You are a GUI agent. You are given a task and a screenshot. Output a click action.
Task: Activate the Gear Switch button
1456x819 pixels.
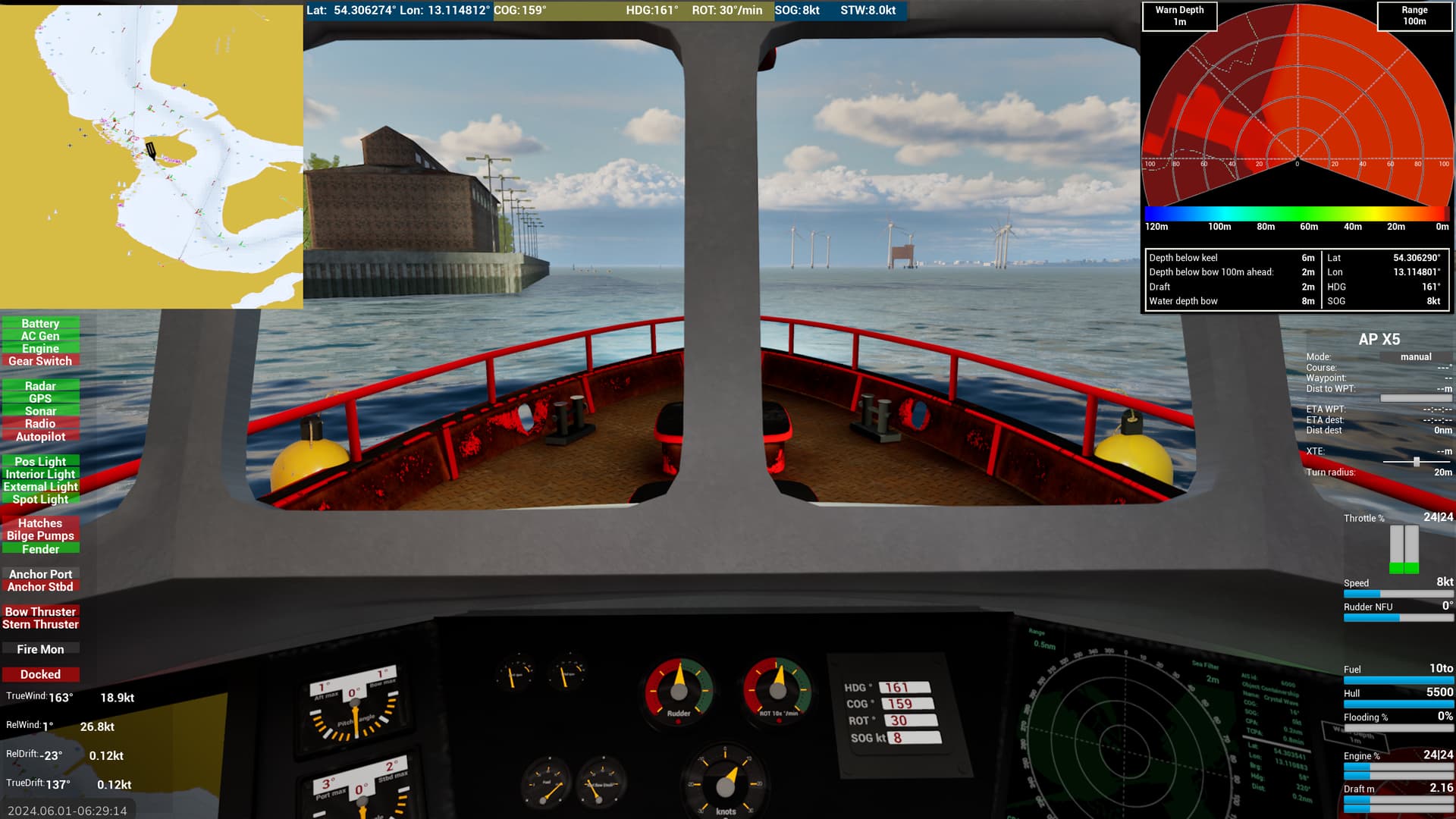pyautogui.click(x=40, y=362)
